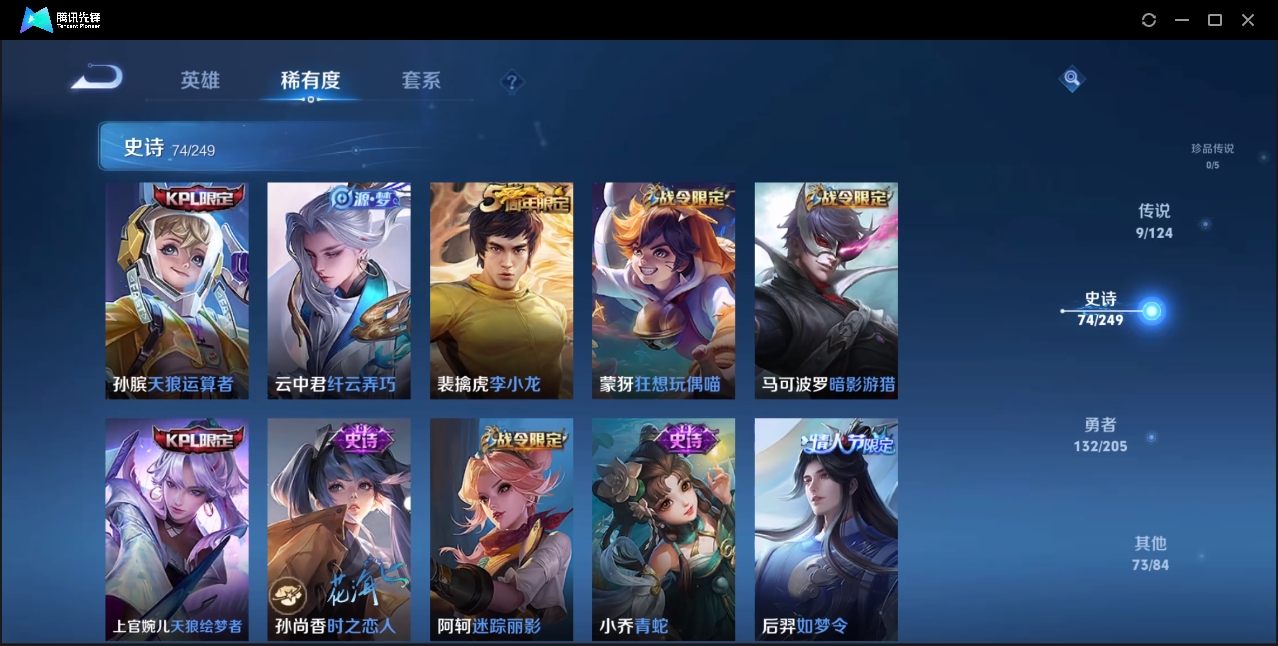Open the 马可波罗 暗影游猎 skin card

(826, 290)
